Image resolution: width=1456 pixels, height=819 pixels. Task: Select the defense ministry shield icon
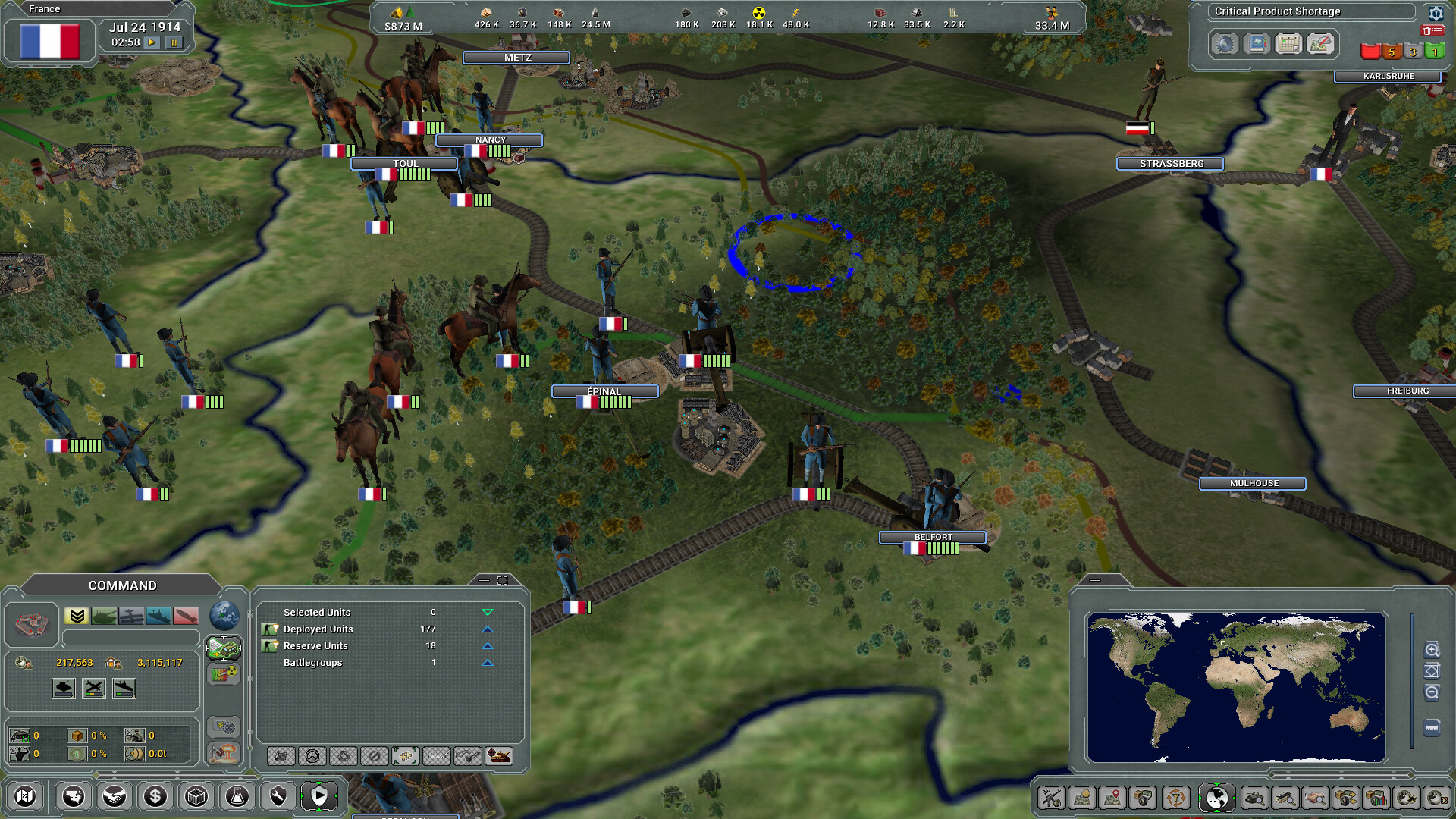pos(278,796)
